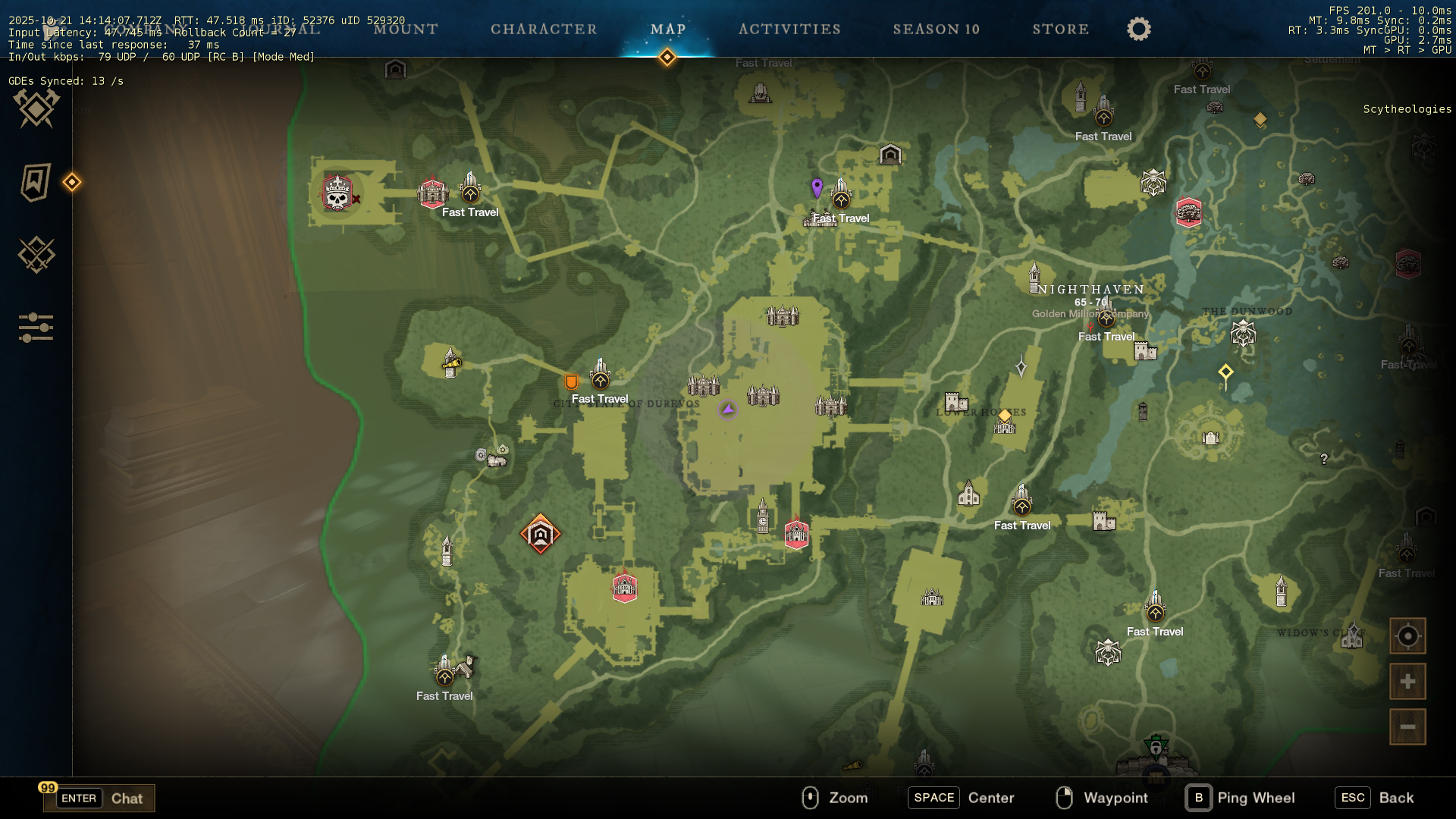Viewport: 1456px width, 819px height.
Task: Zoom out with the minus button
Action: pyautogui.click(x=1407, y=727)
